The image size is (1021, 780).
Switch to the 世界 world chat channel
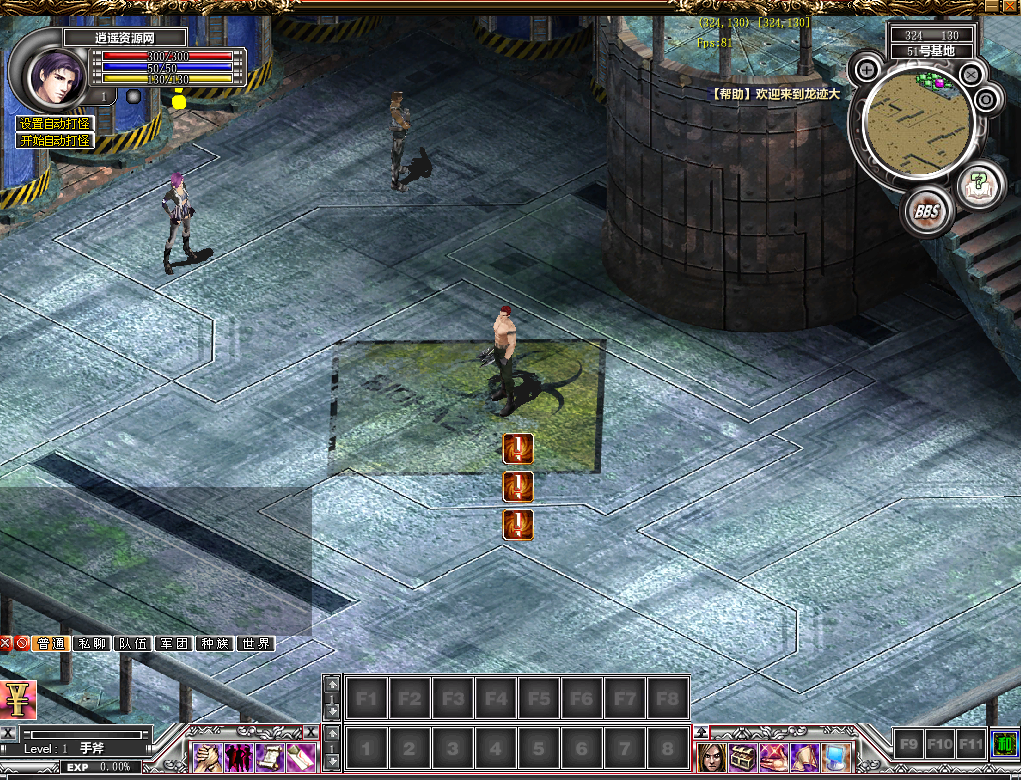point(256,644)
